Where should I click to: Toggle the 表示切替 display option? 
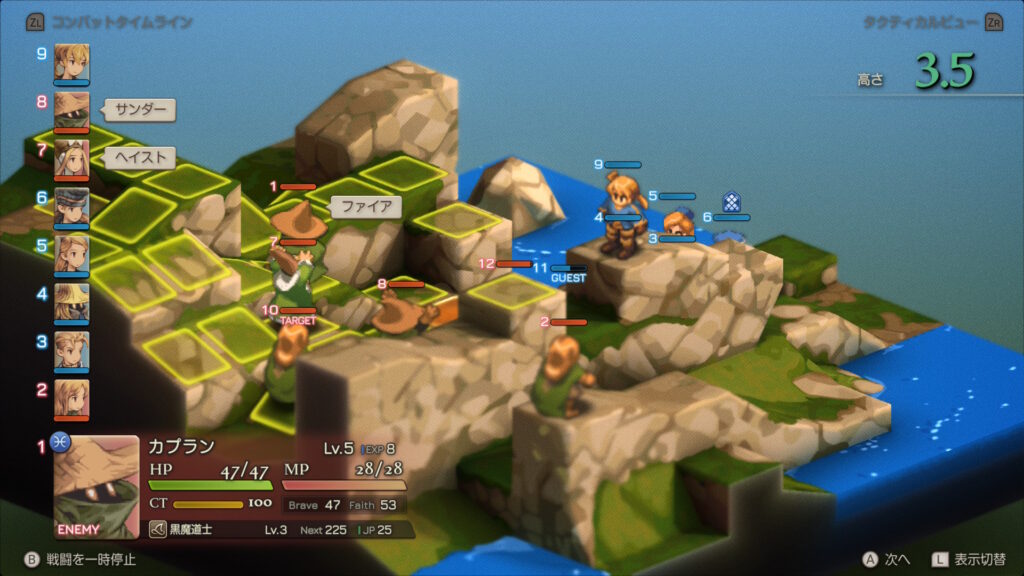969,559
